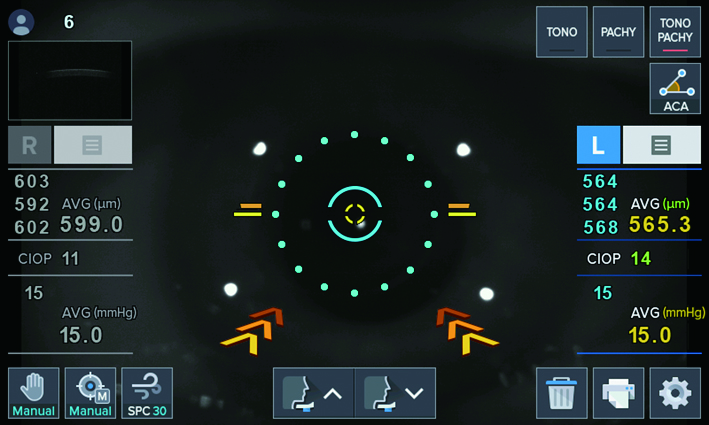Select the right eye R button

tap(30, 145)
